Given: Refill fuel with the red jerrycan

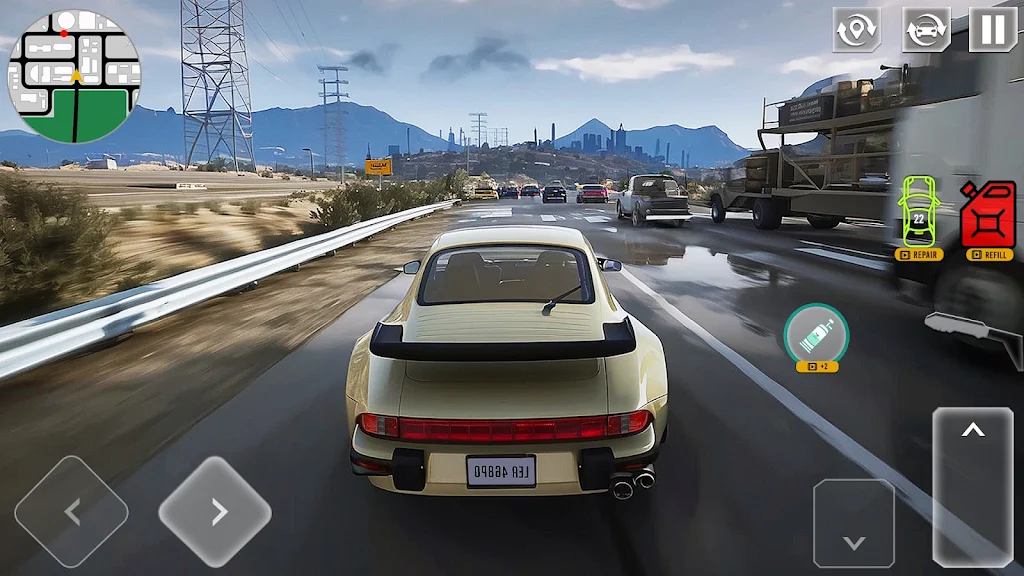Looking at the screenshot, I should tap(988, 214).
